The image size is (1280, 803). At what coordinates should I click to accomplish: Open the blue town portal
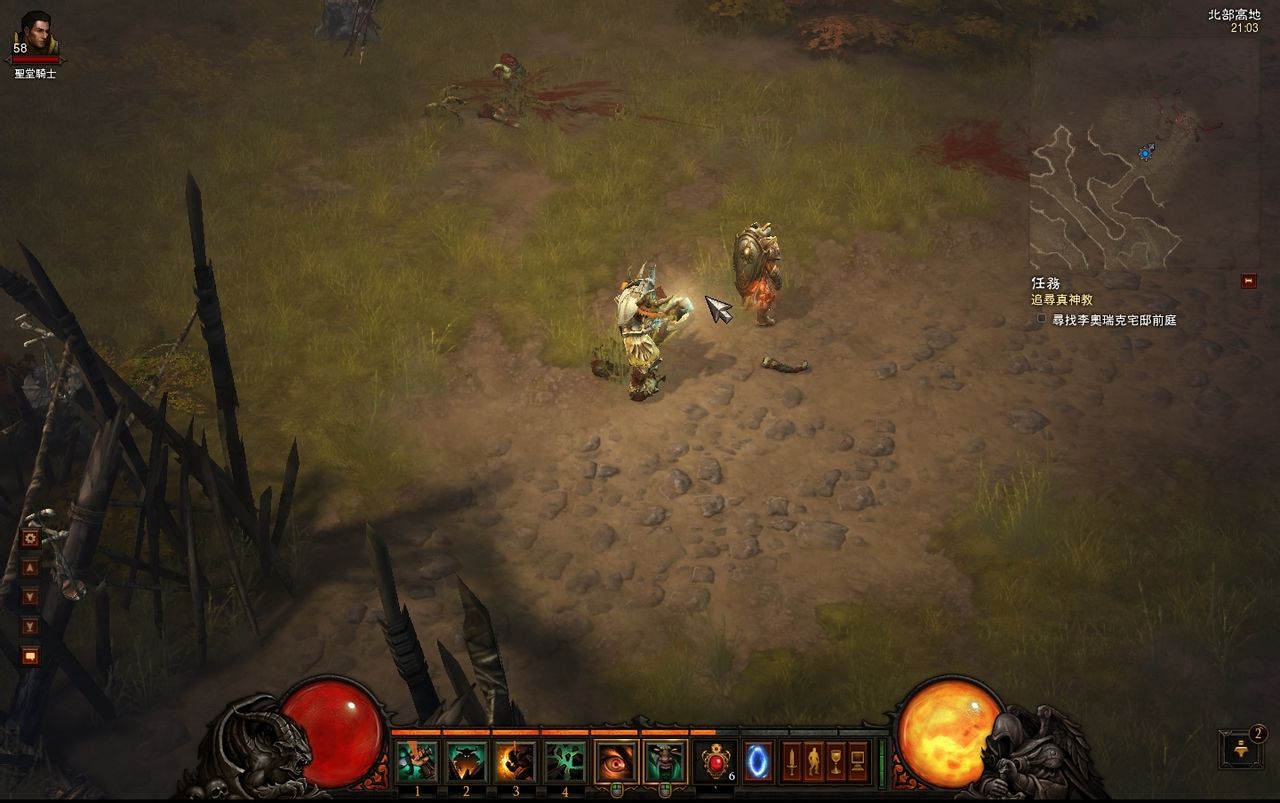757,762
